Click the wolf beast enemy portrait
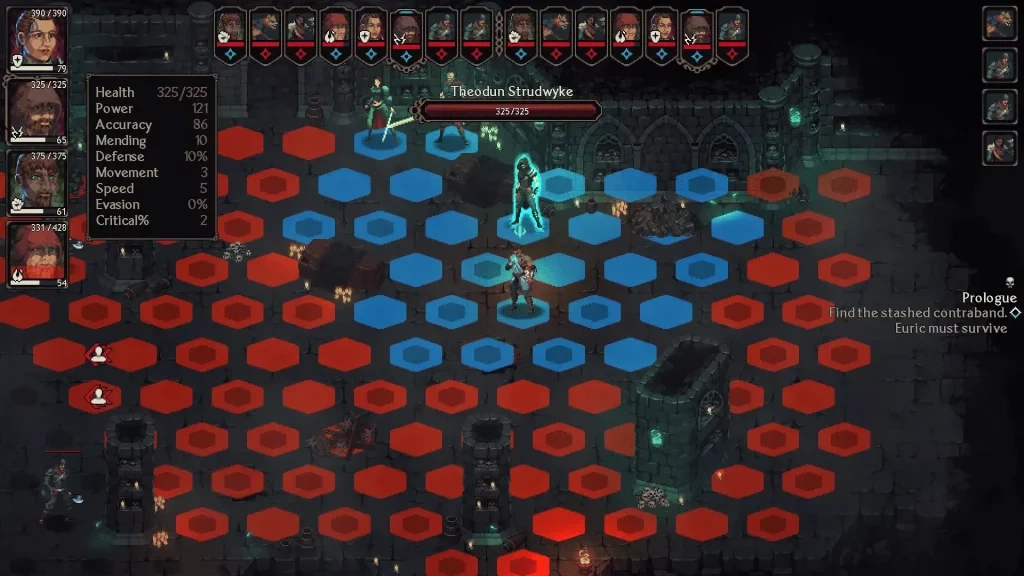The height and width of the screenshot is (576, 1024). (999, 24)
